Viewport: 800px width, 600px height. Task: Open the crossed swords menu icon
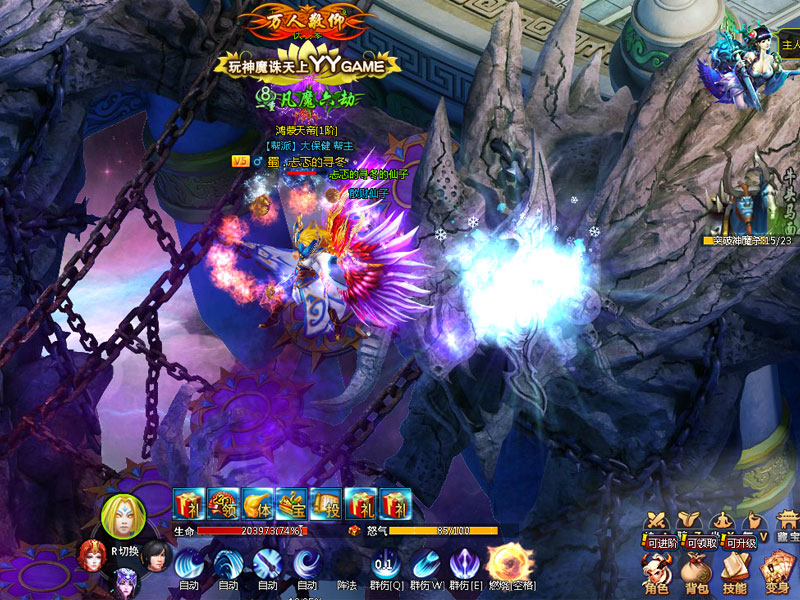(x=657, y=520)
